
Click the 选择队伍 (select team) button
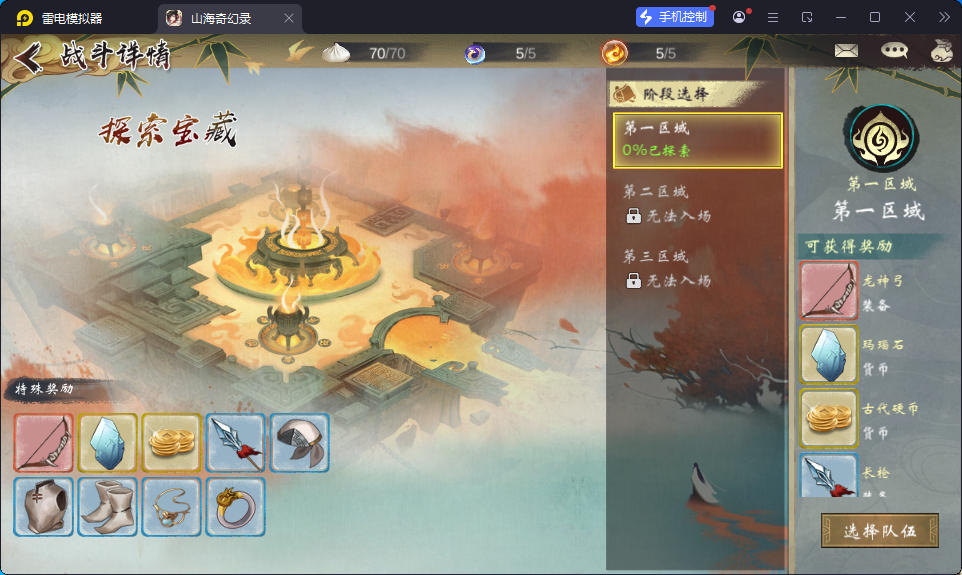(x=880, y=531)
